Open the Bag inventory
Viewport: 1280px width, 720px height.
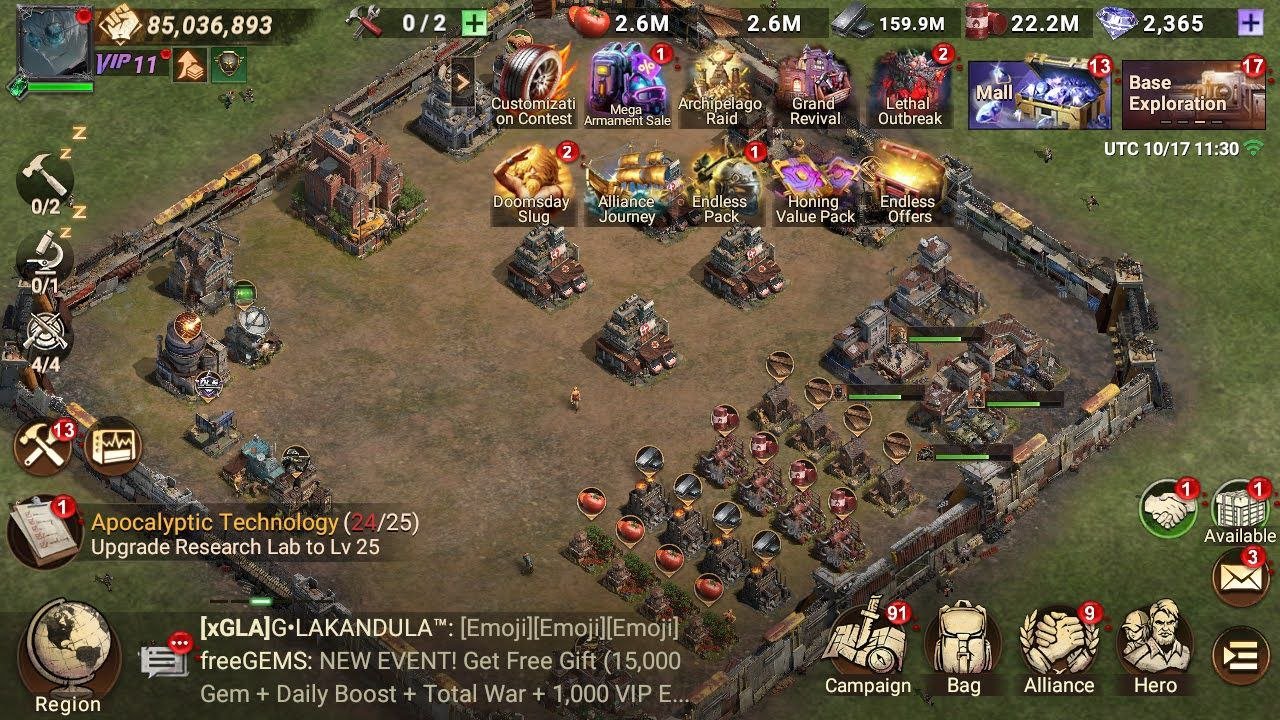963,645
